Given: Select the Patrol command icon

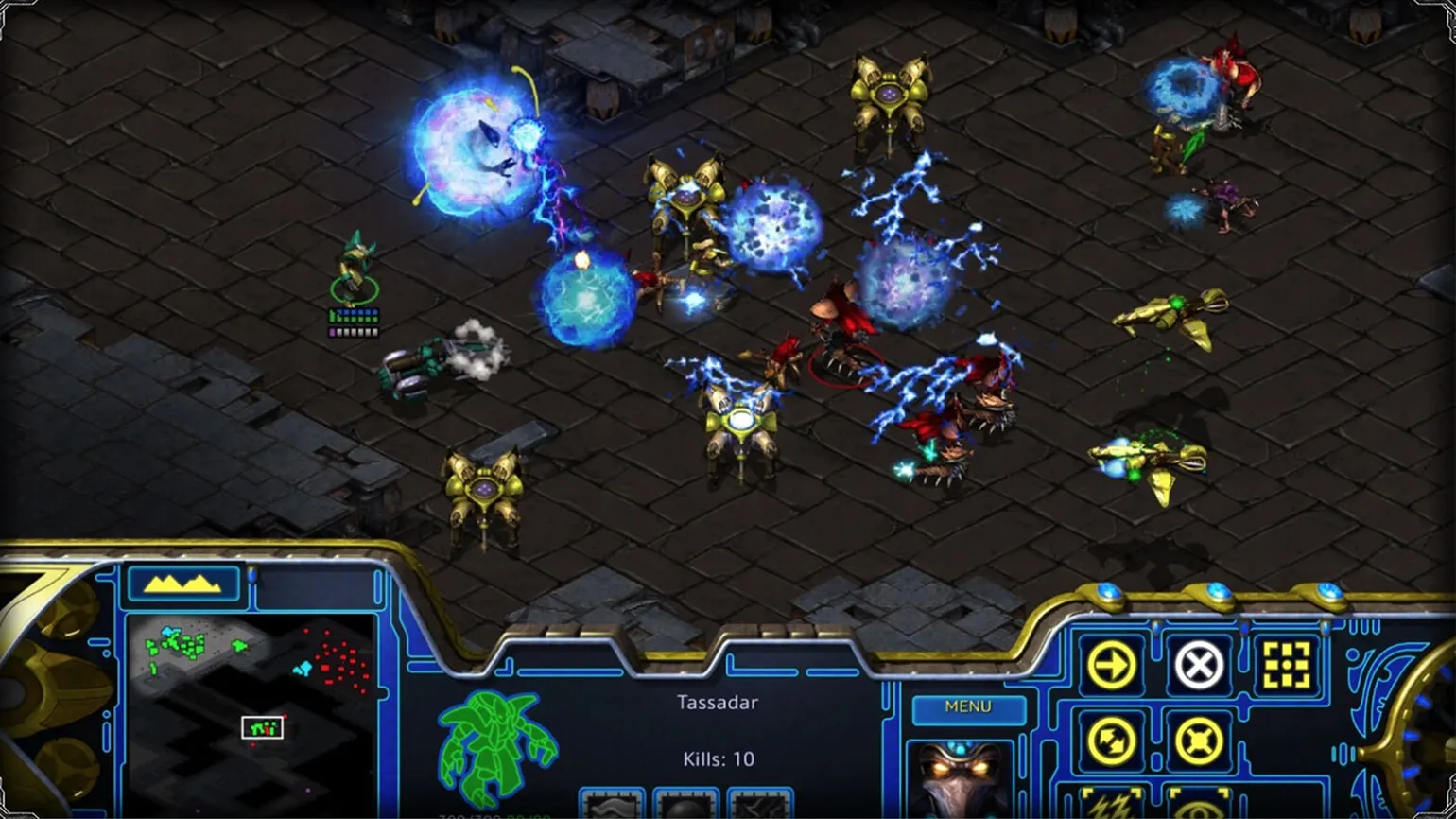Looking at the screenshot, I should 1111,741.
